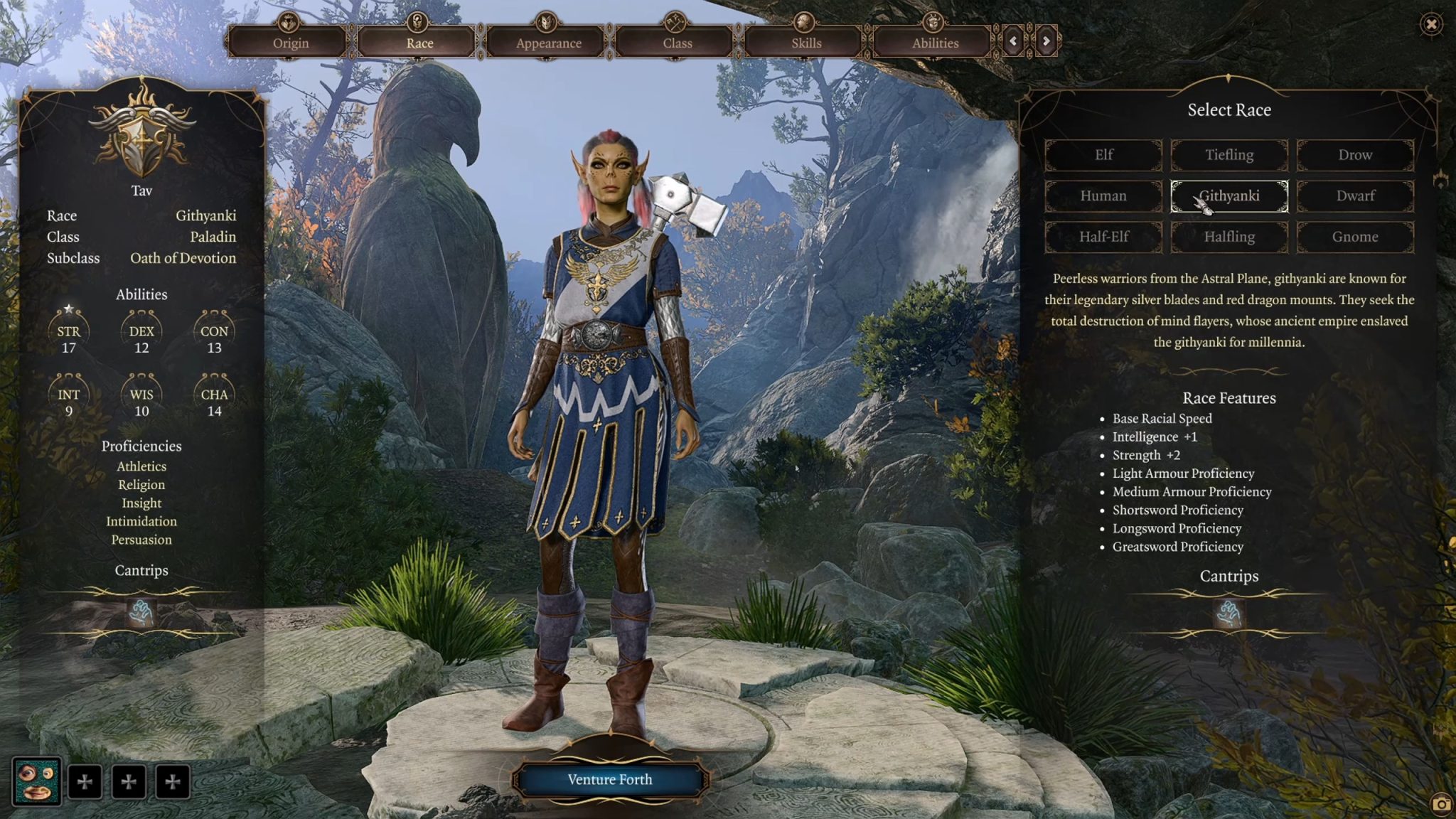Show the Skills tab

click(x=805, y=42)
